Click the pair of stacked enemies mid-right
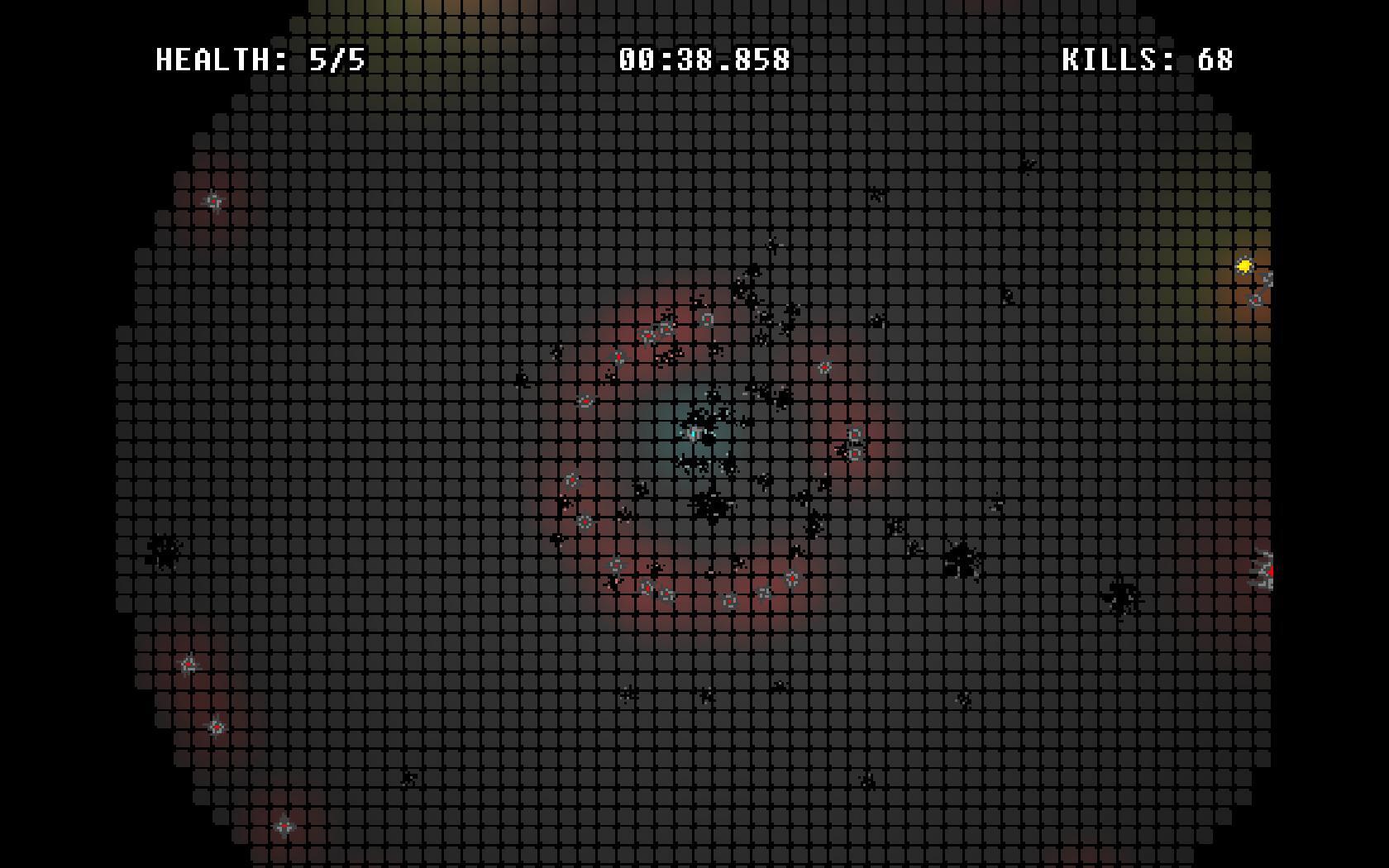This screenshot has height=868, width=1389. (x=854, y=444)
